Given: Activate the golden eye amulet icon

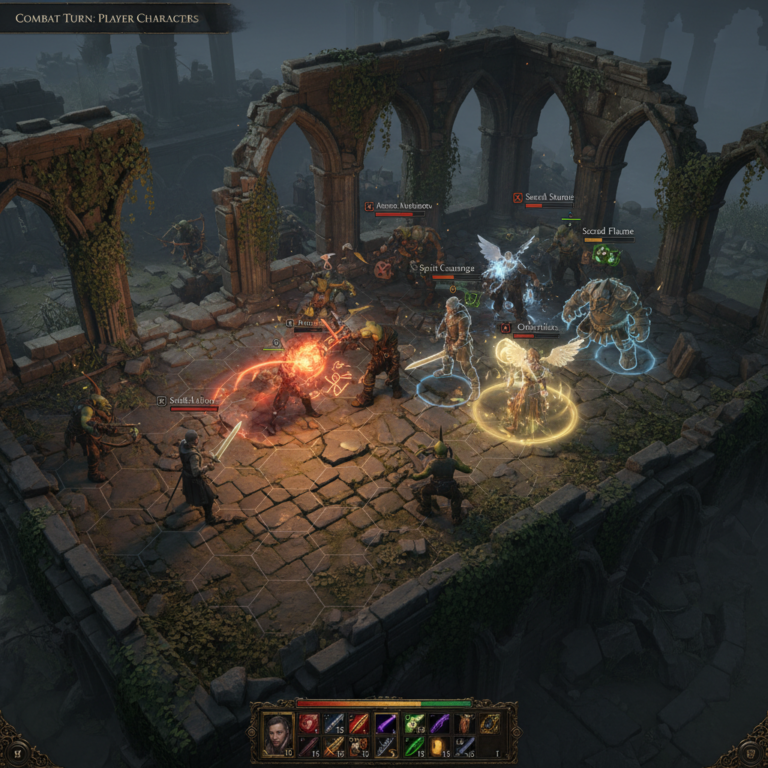Looking at the screenshot, I should pyautogui.click(x=489, y=724).
